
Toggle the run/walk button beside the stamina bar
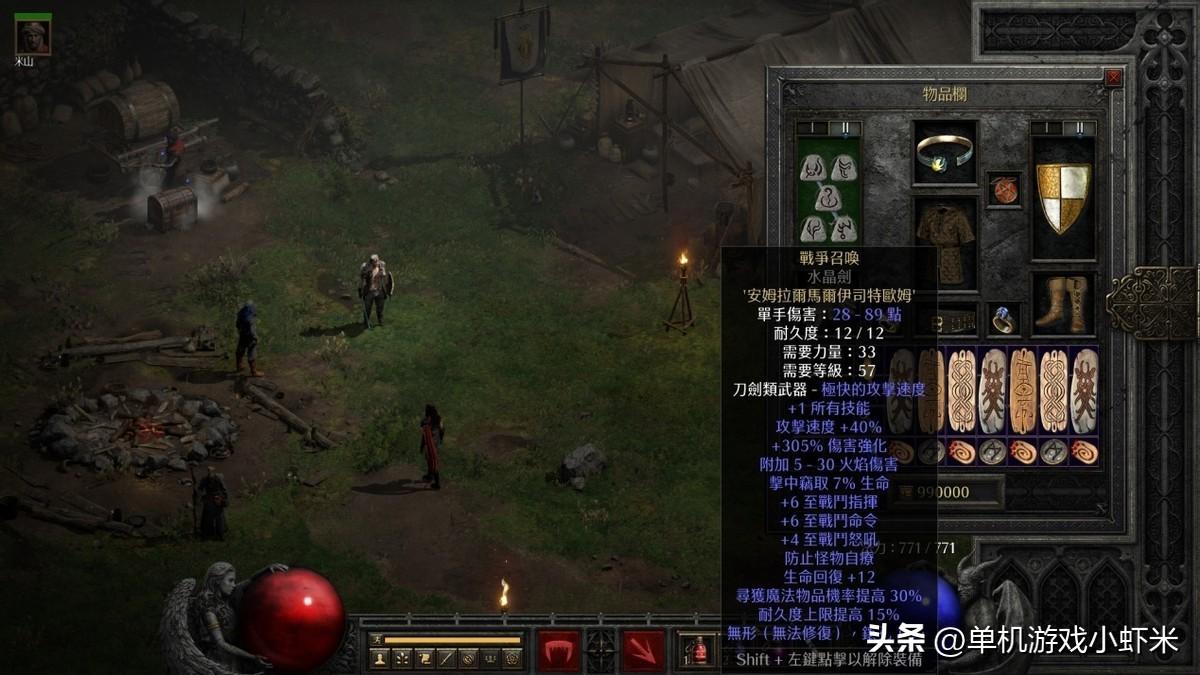pos(376,640)
